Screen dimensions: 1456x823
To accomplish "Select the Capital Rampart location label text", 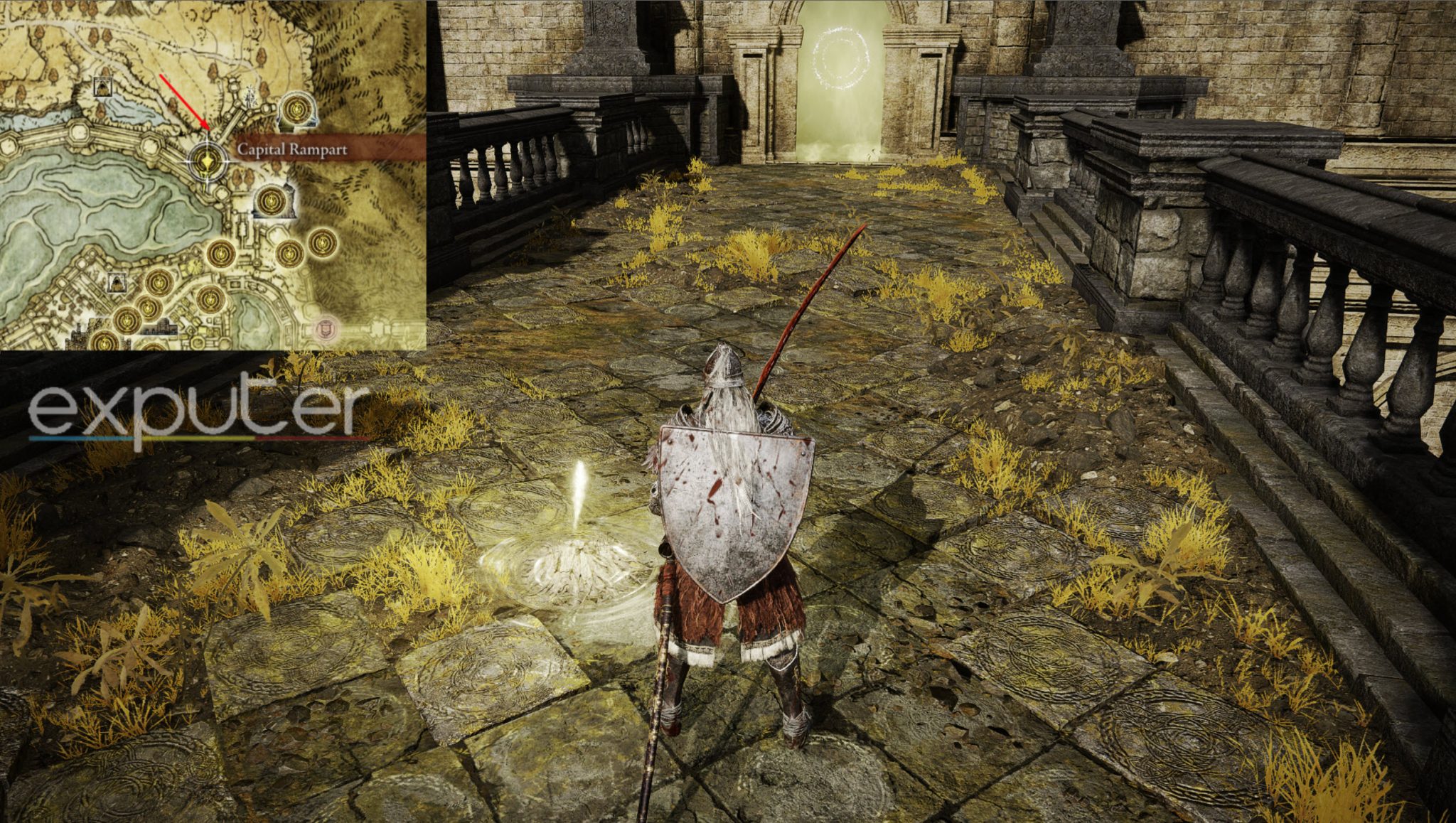I will 294,150.
